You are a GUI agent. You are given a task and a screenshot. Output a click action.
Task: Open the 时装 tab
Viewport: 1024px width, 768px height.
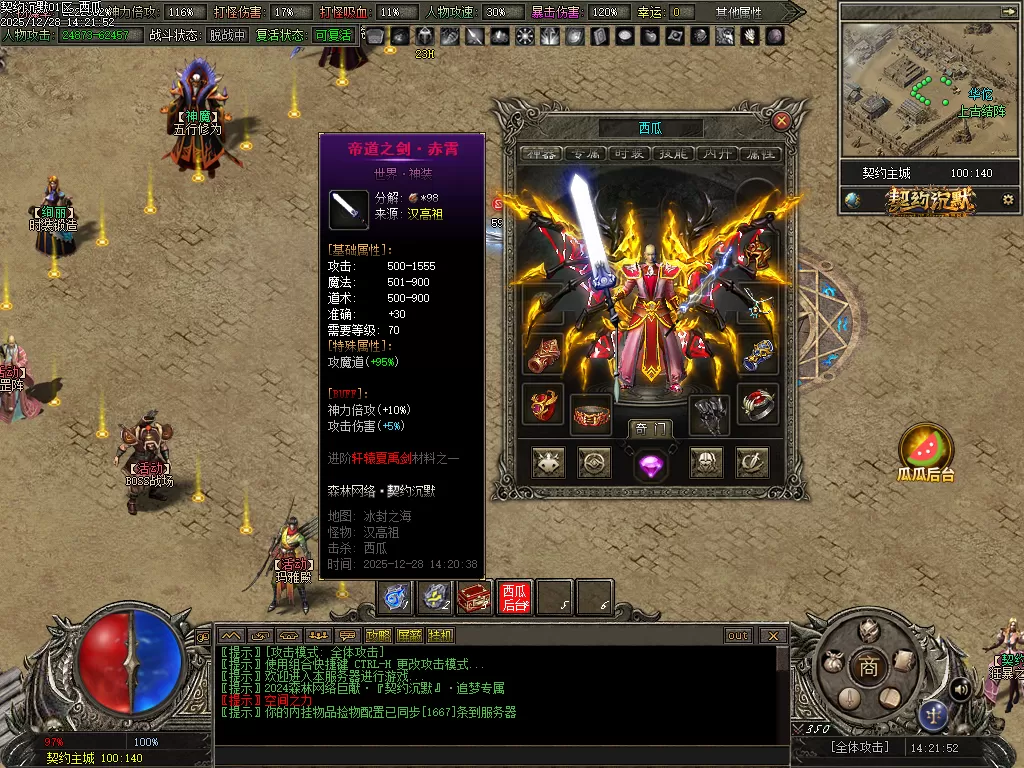pos(629,153)
